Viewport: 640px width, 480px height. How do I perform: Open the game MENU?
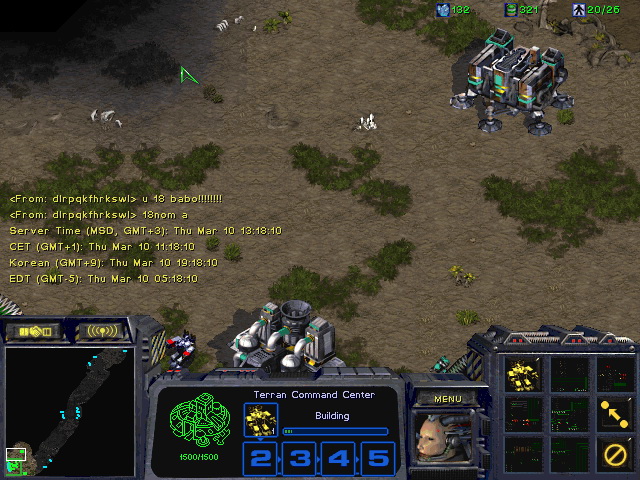[447, 399]
